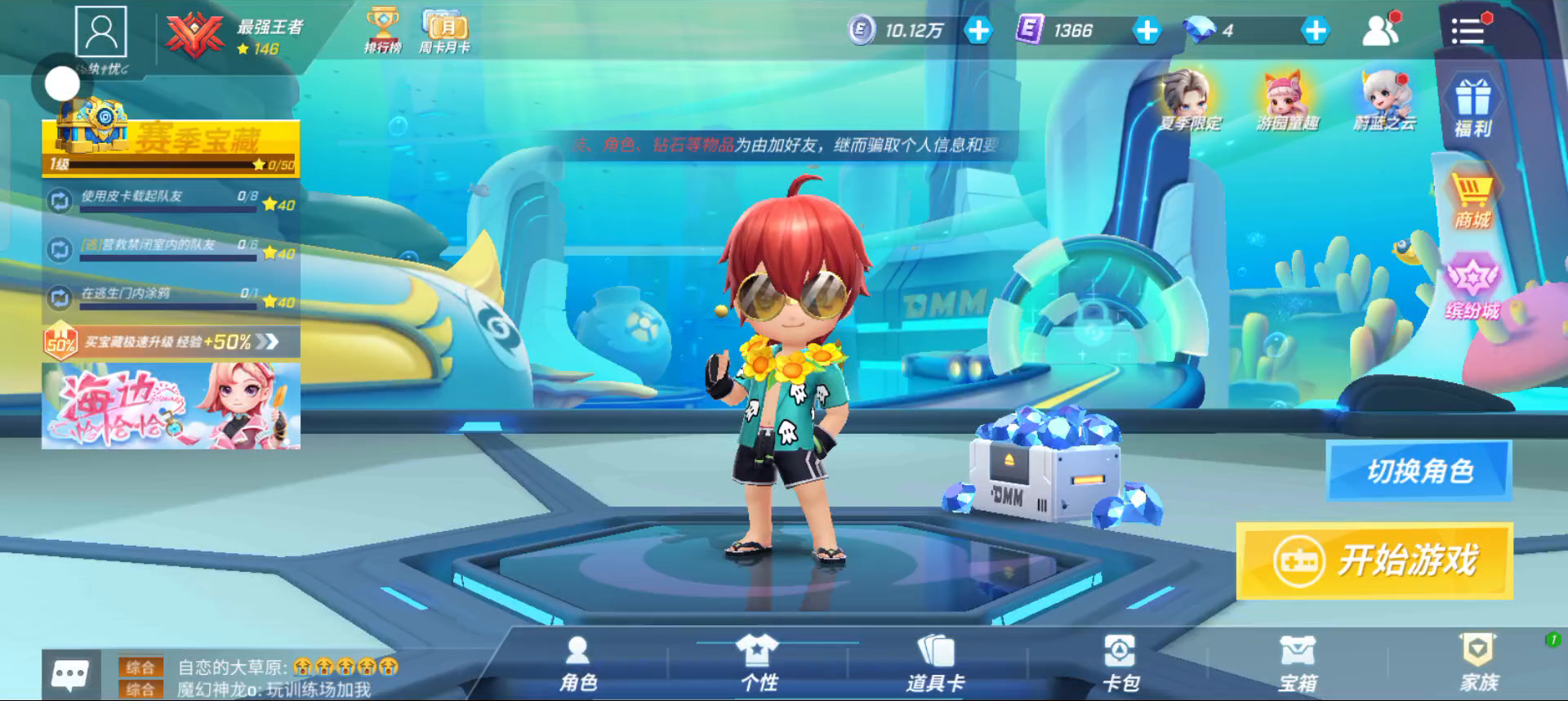
Task: Open the 家族 family menu
Action: click(1478, 665)
